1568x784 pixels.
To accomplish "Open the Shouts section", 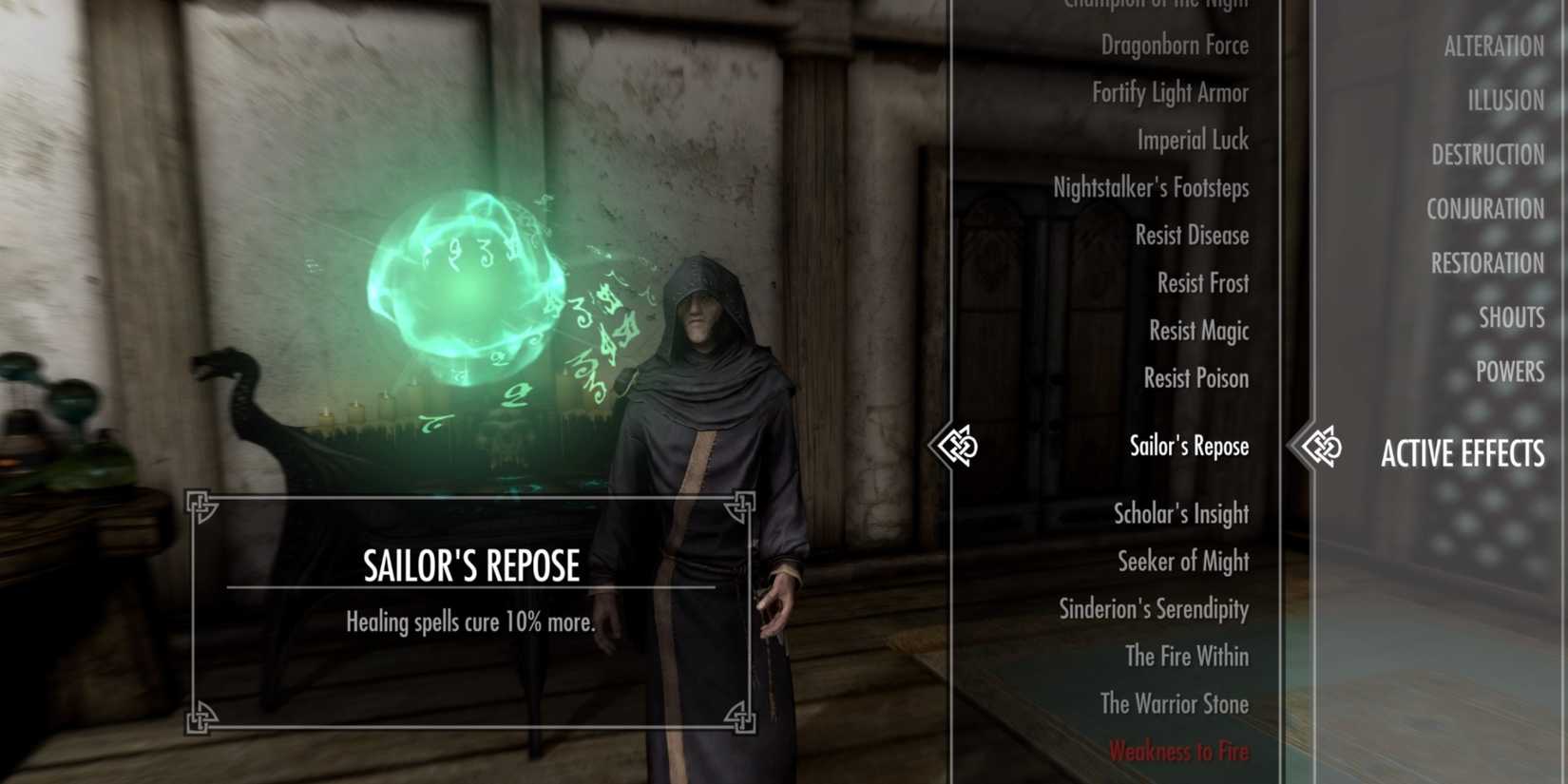I will (x=1512, y=317).
